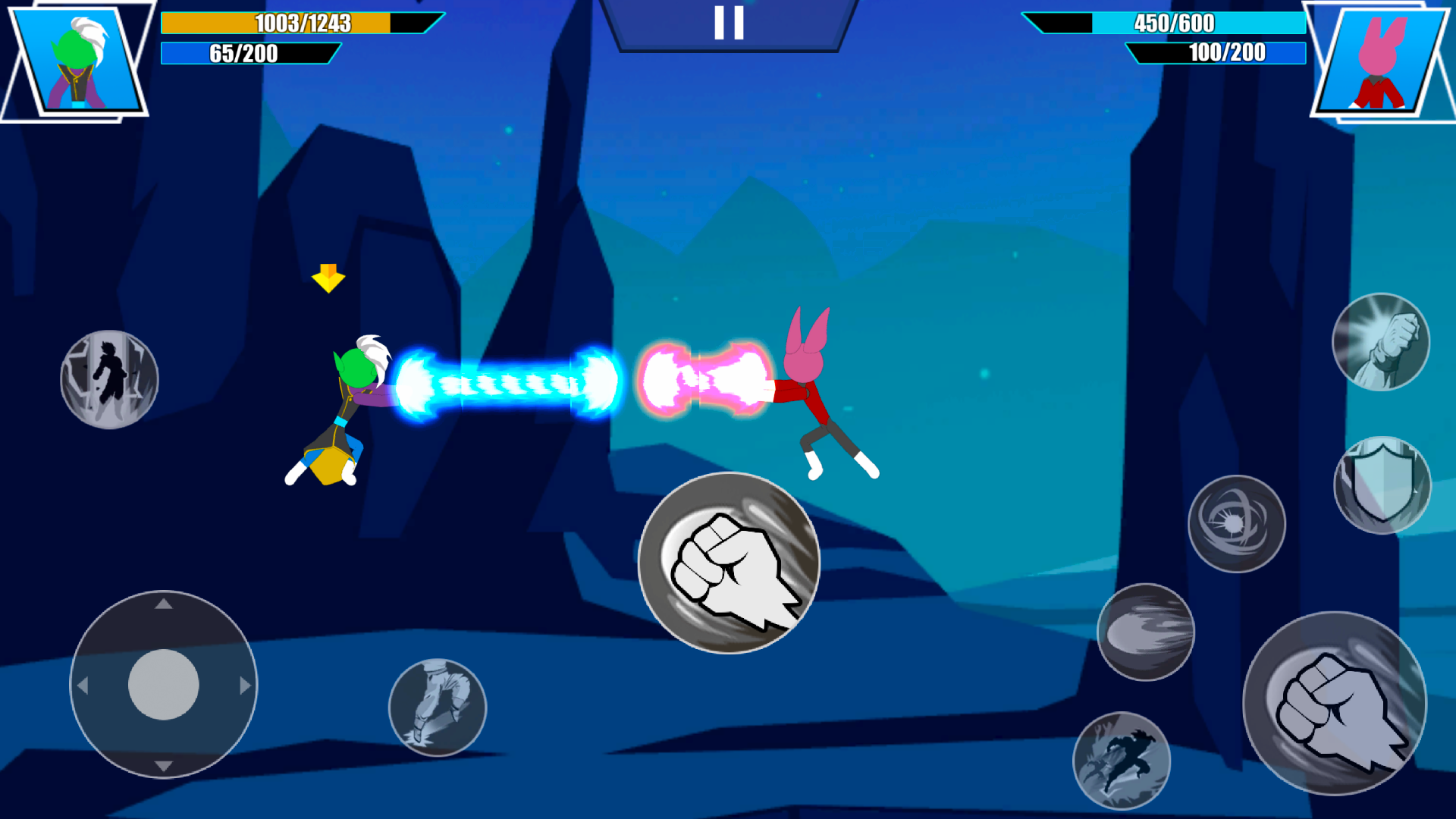Select the player's portrait top left
The width and height of the screenshot is (1456, 819).
click(x=76, y=61)
